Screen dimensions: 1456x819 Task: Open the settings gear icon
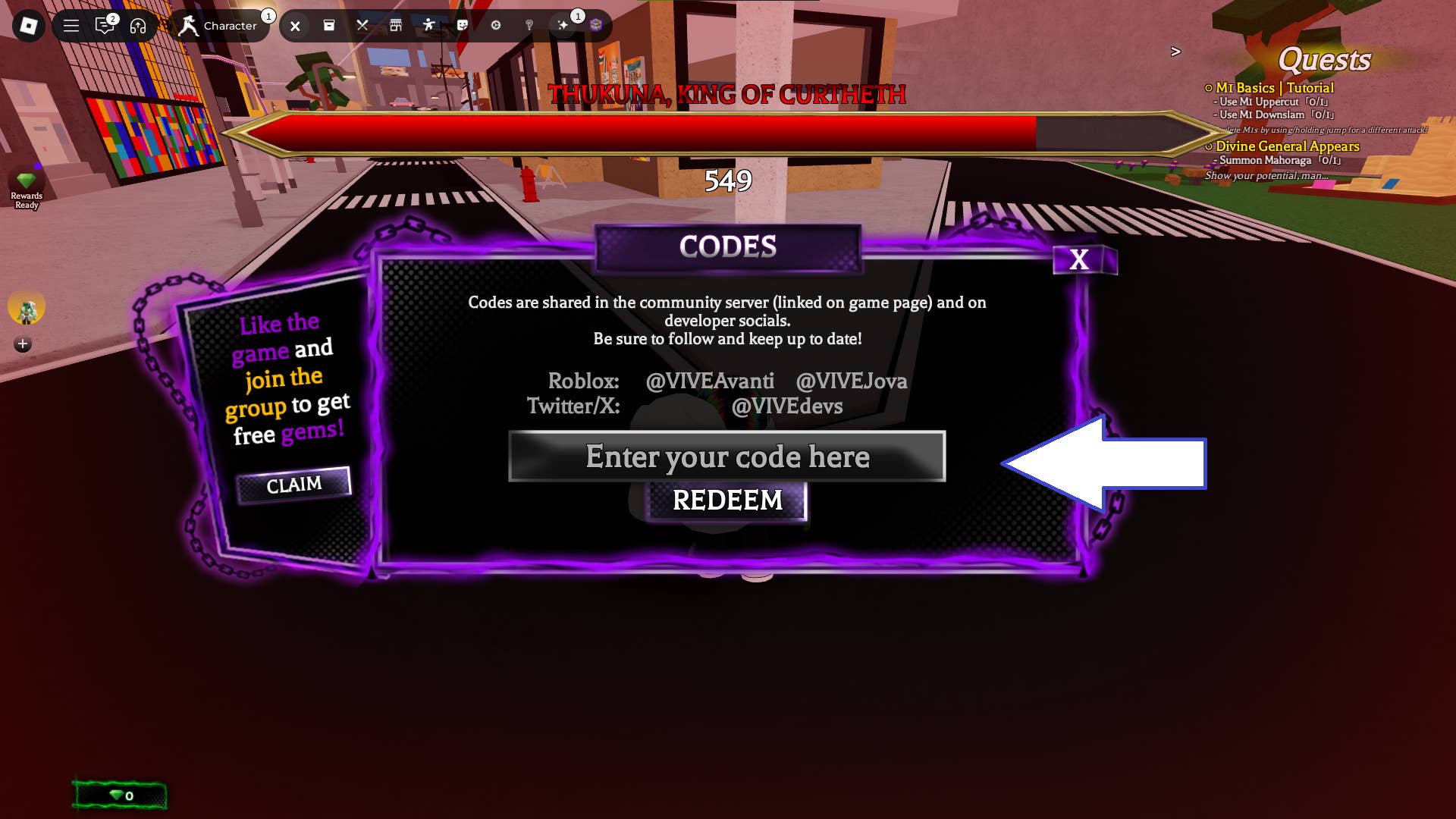pos(496,25)
